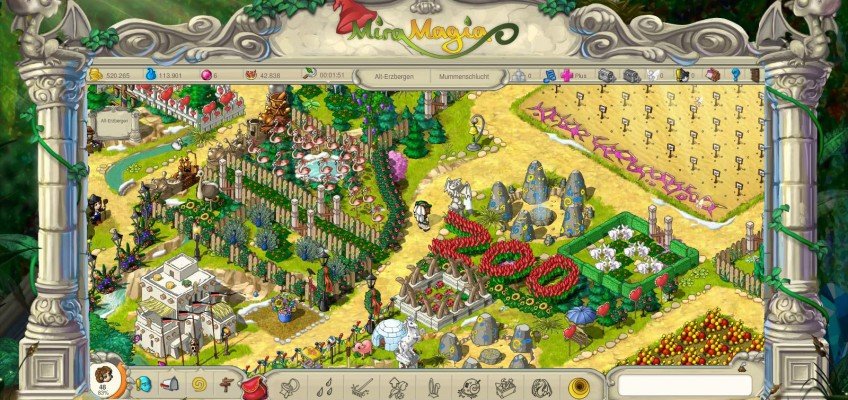Screen dimensions: 848x400
Task: Activate the round golden spiral button
Action: [x=578, y=386]
